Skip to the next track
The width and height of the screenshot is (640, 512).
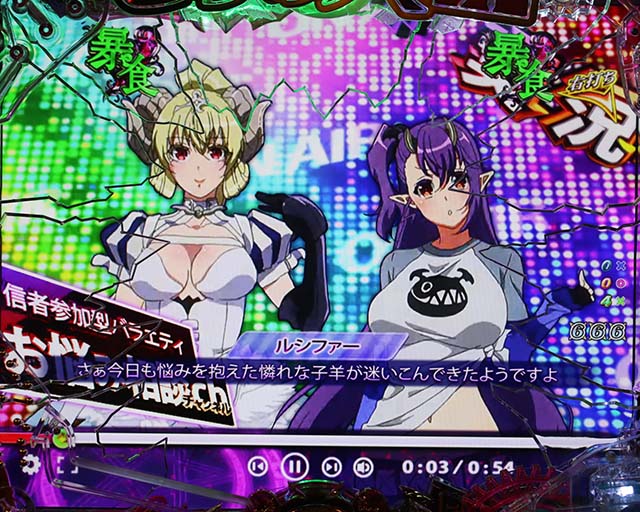(331, 466)
